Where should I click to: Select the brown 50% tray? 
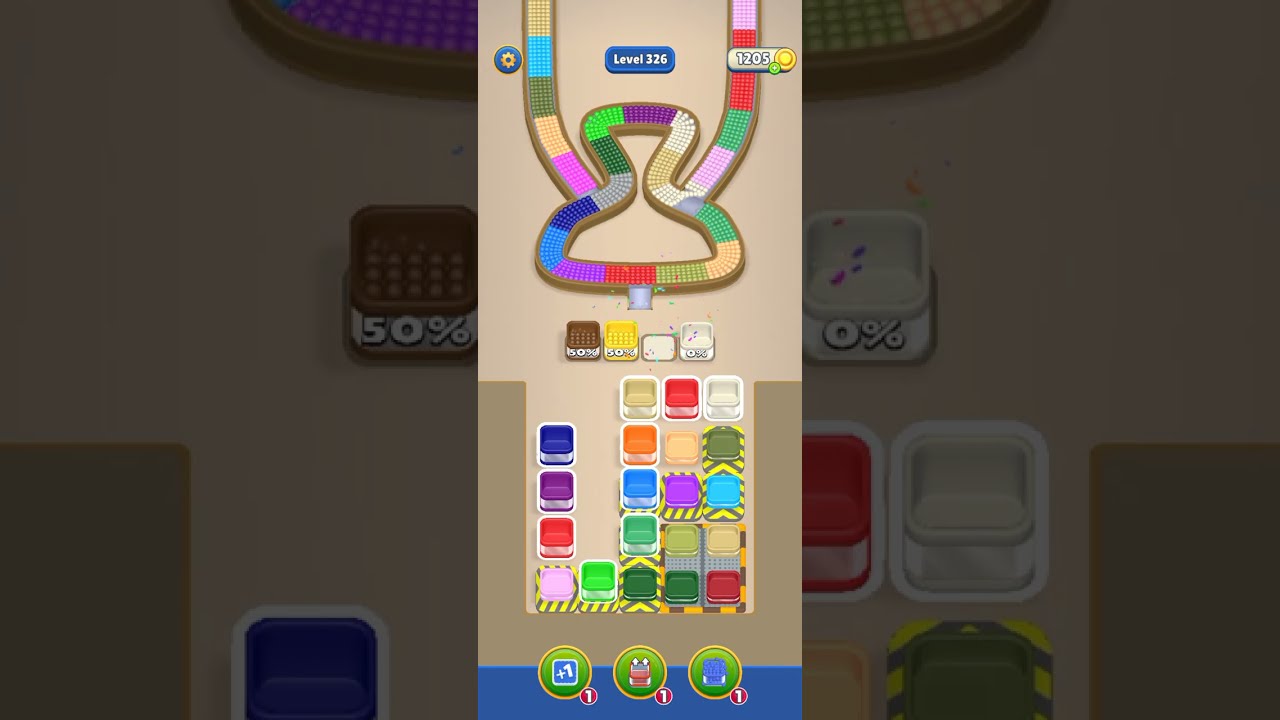tap(583, 342)
